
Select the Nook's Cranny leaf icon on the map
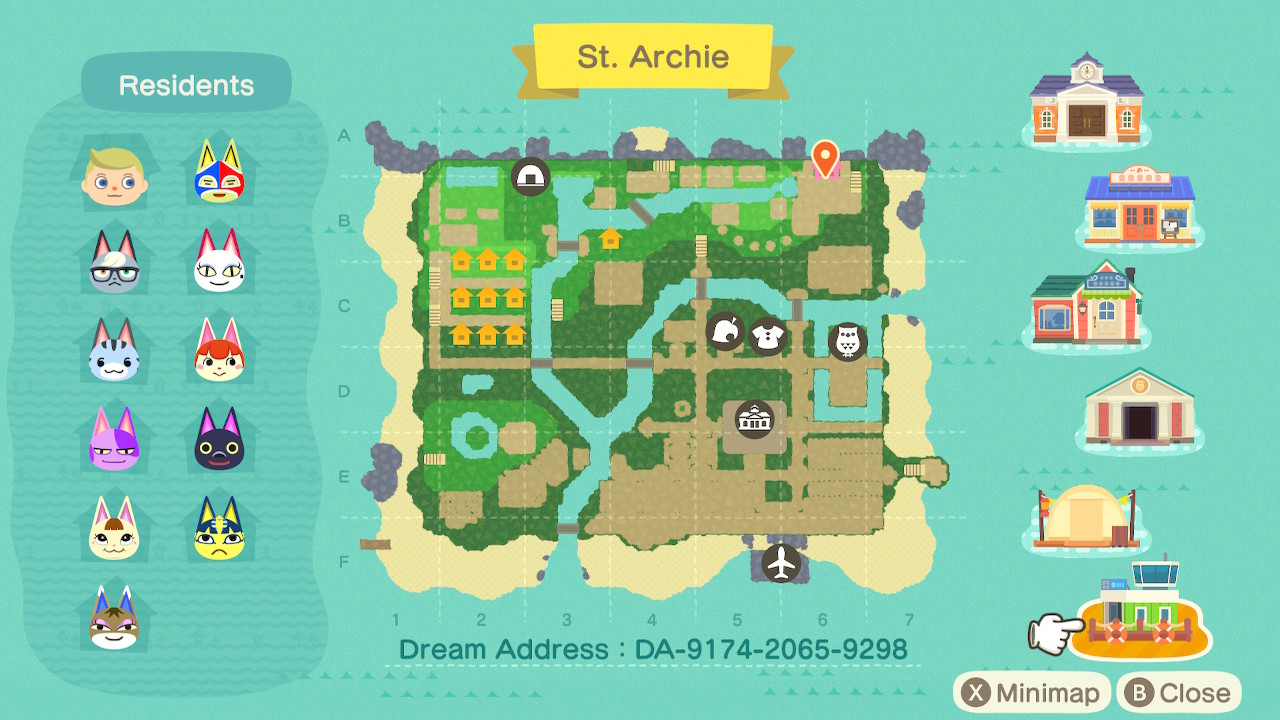click(x=726, y=331)
